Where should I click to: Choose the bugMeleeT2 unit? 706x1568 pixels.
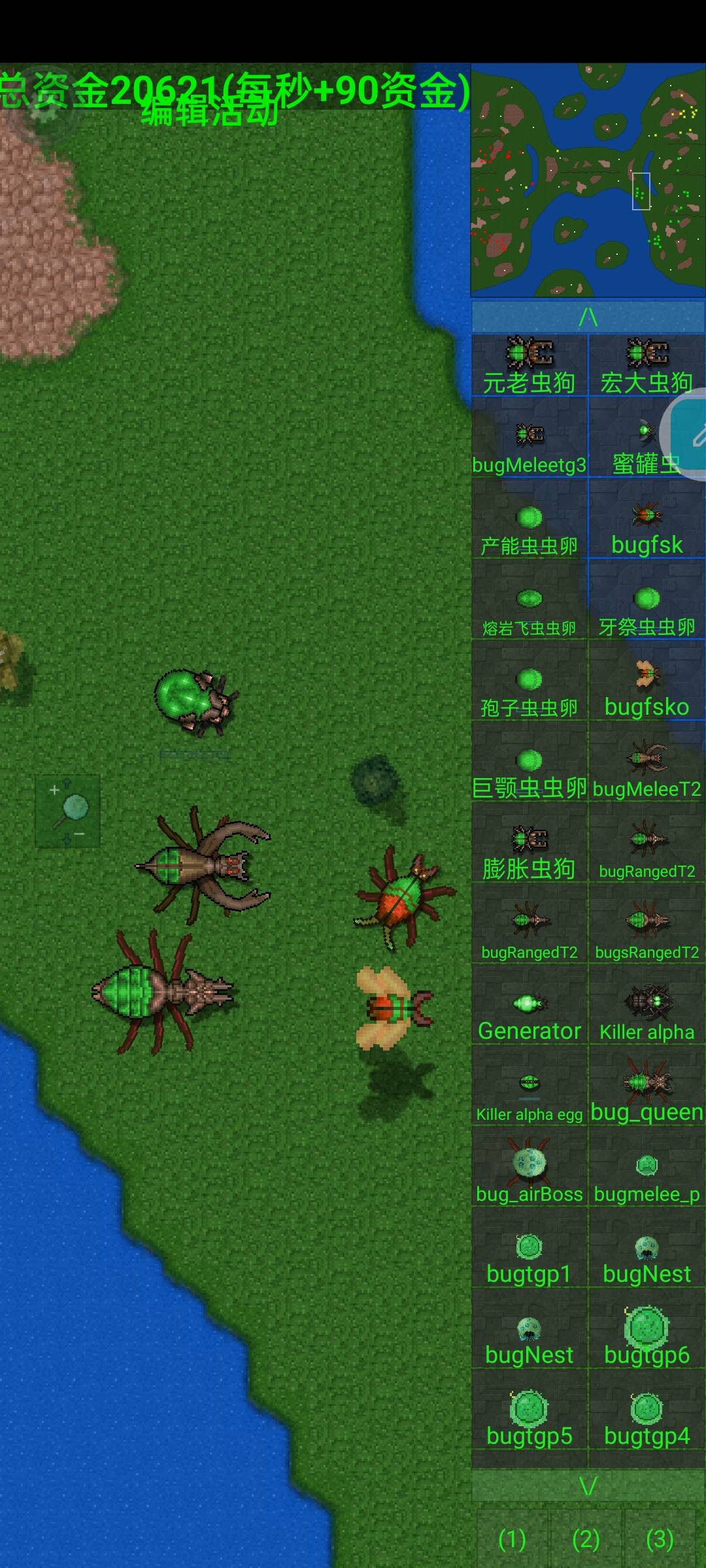click(647, 770)
